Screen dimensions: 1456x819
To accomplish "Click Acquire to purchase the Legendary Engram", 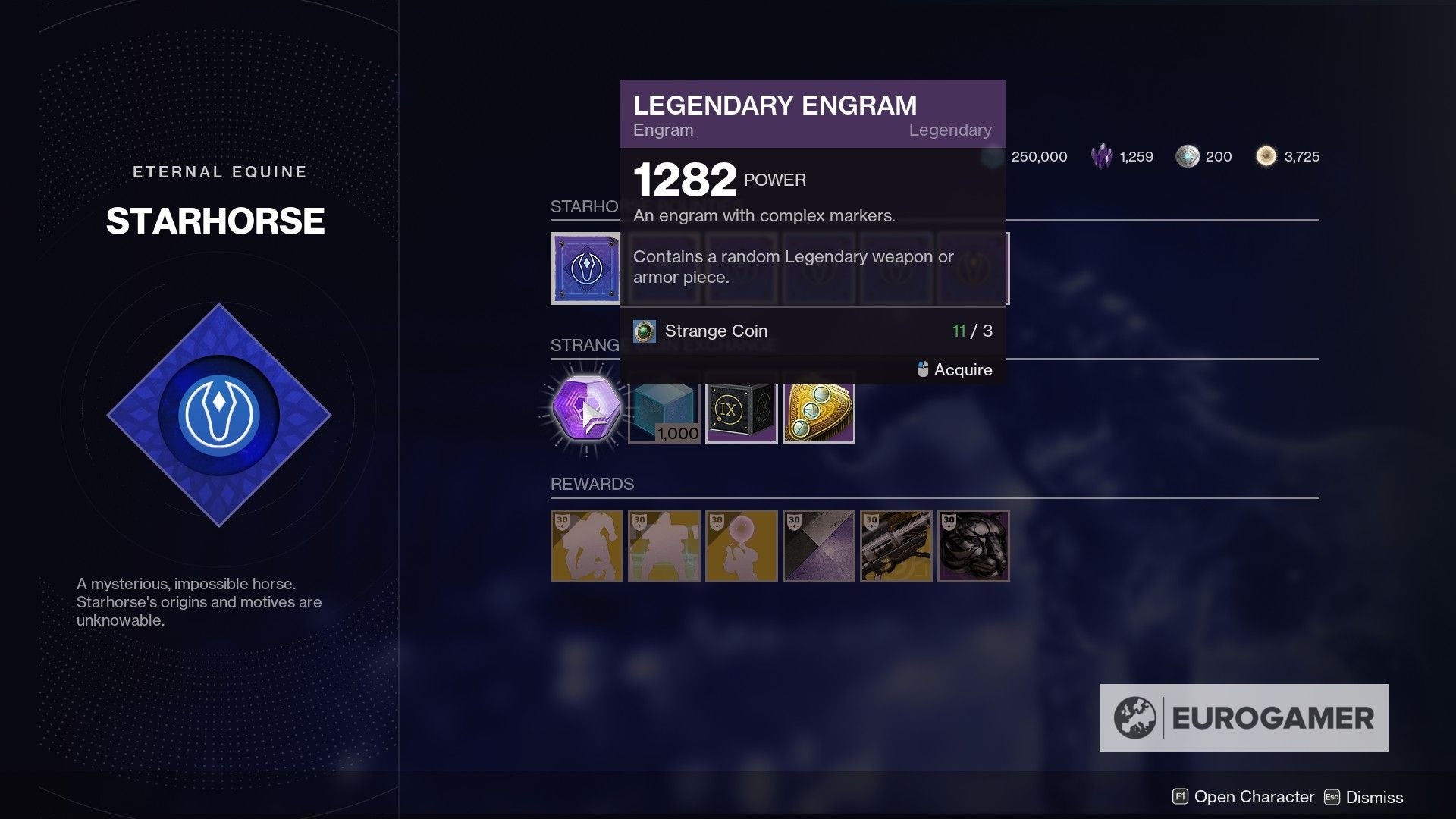I will [x=963, y=370].
